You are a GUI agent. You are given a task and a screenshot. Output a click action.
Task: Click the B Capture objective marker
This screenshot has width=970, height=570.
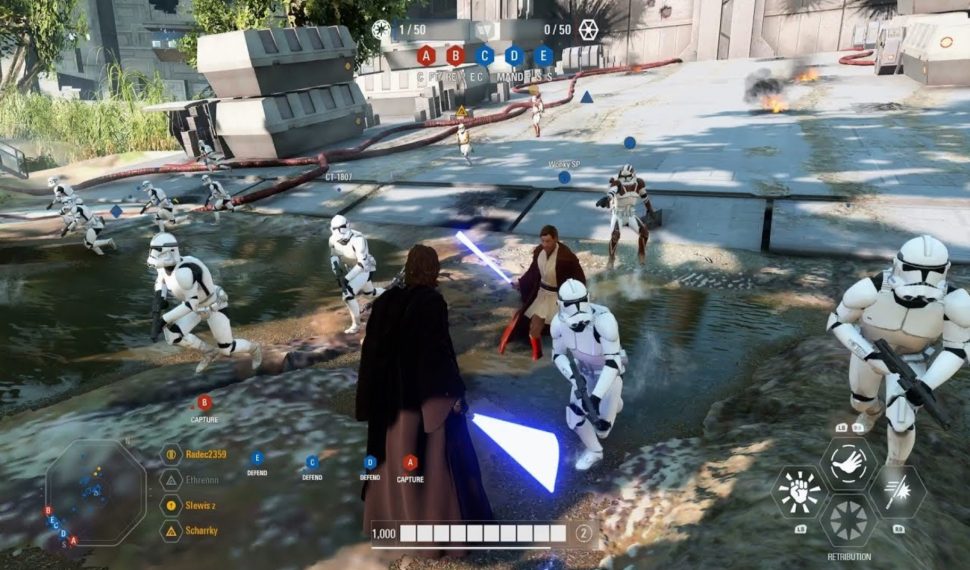point(204,403)
